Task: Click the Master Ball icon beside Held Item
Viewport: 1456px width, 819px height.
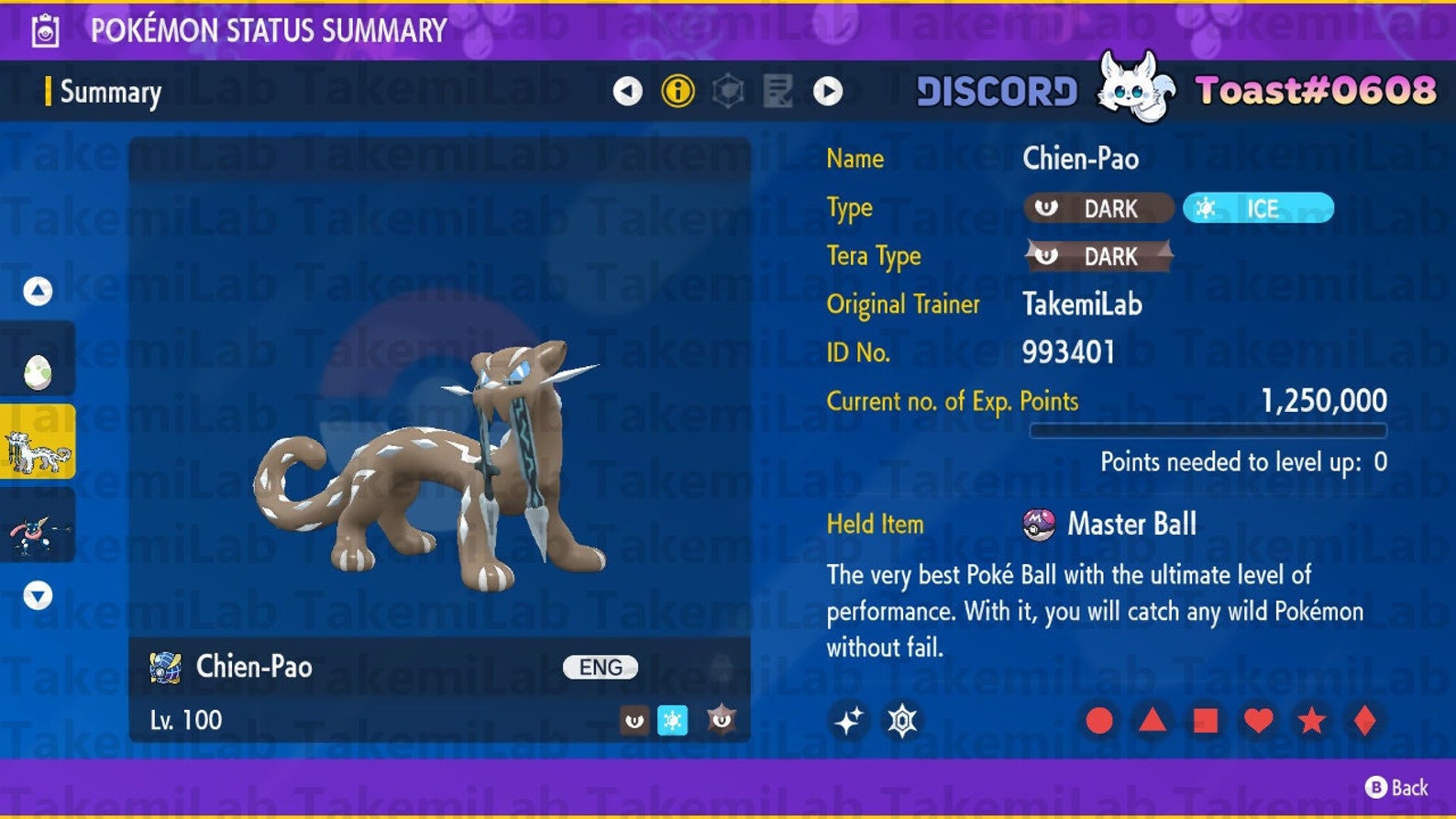Action: pyautogui.click(x=1041, y=524)
